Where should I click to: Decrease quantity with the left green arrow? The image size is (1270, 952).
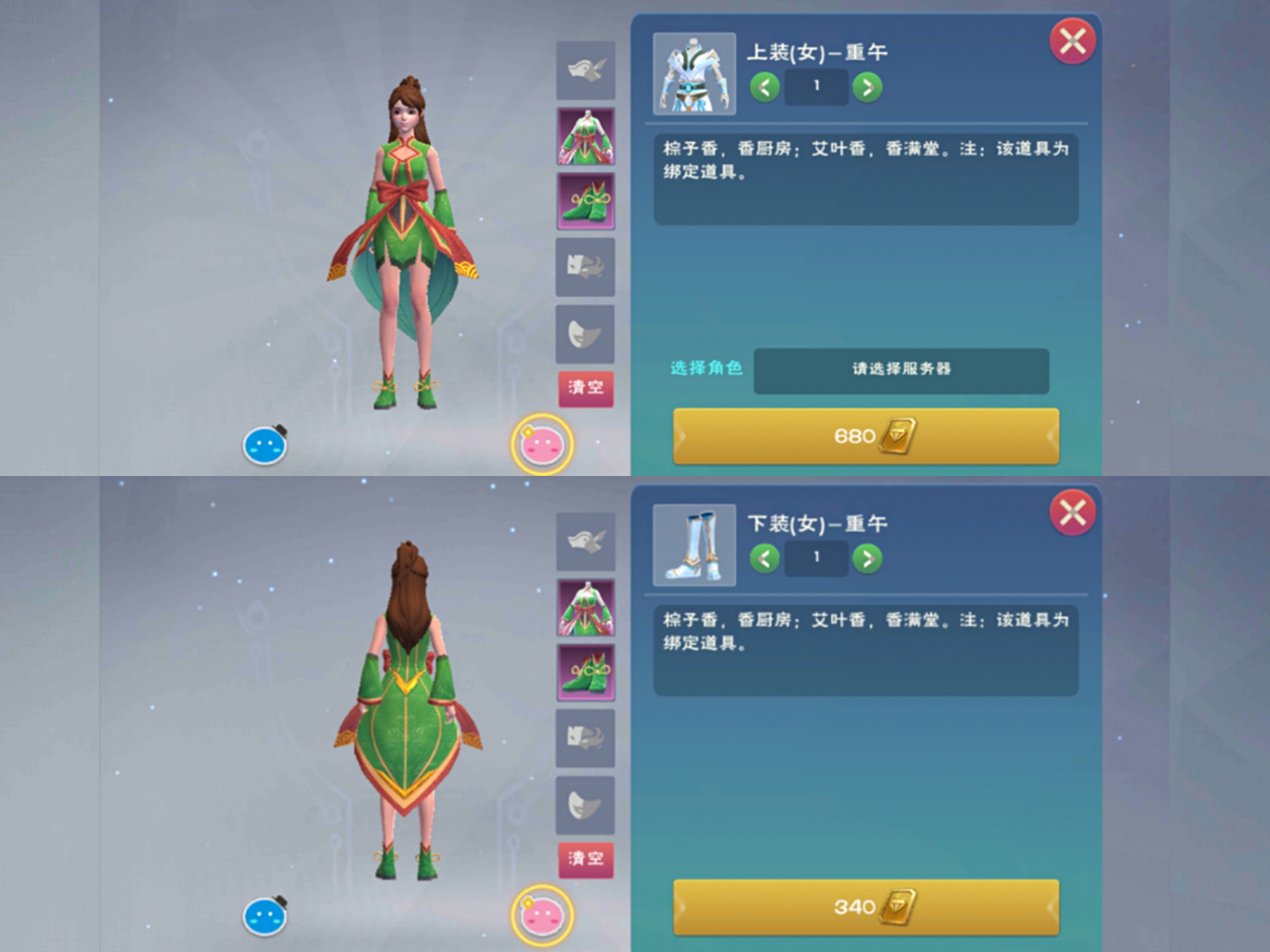coord(764,87)
